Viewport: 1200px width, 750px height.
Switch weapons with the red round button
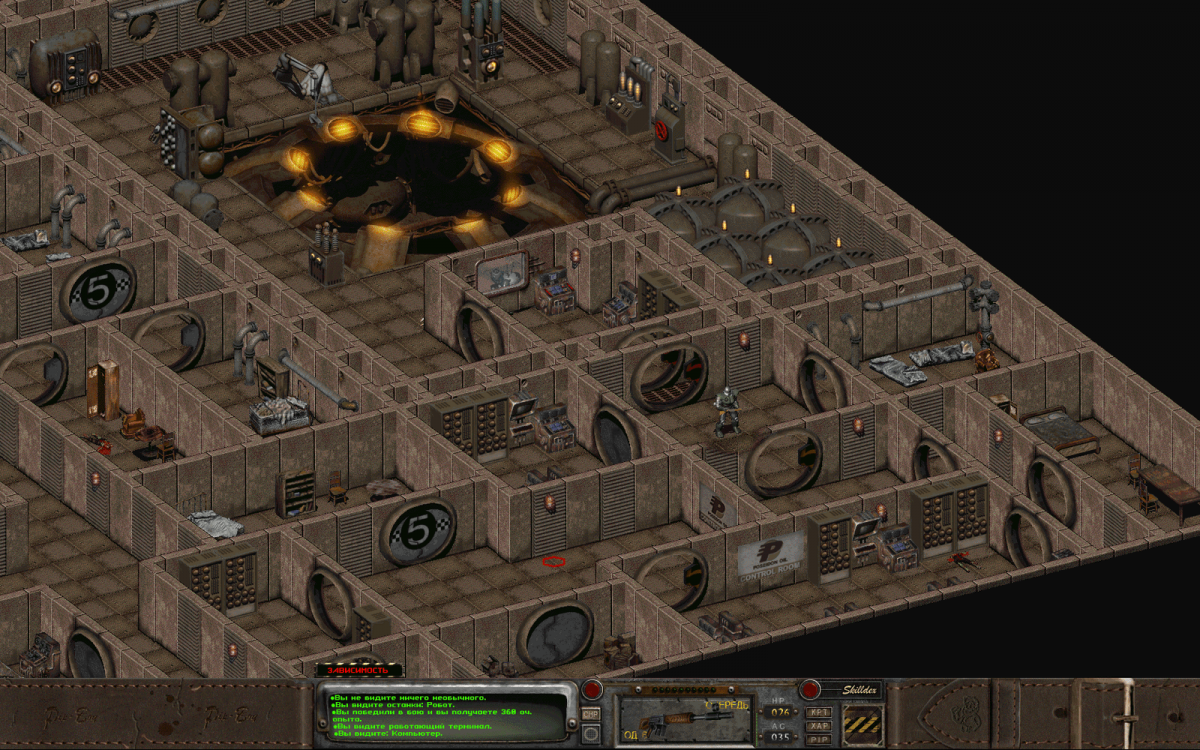592,689
